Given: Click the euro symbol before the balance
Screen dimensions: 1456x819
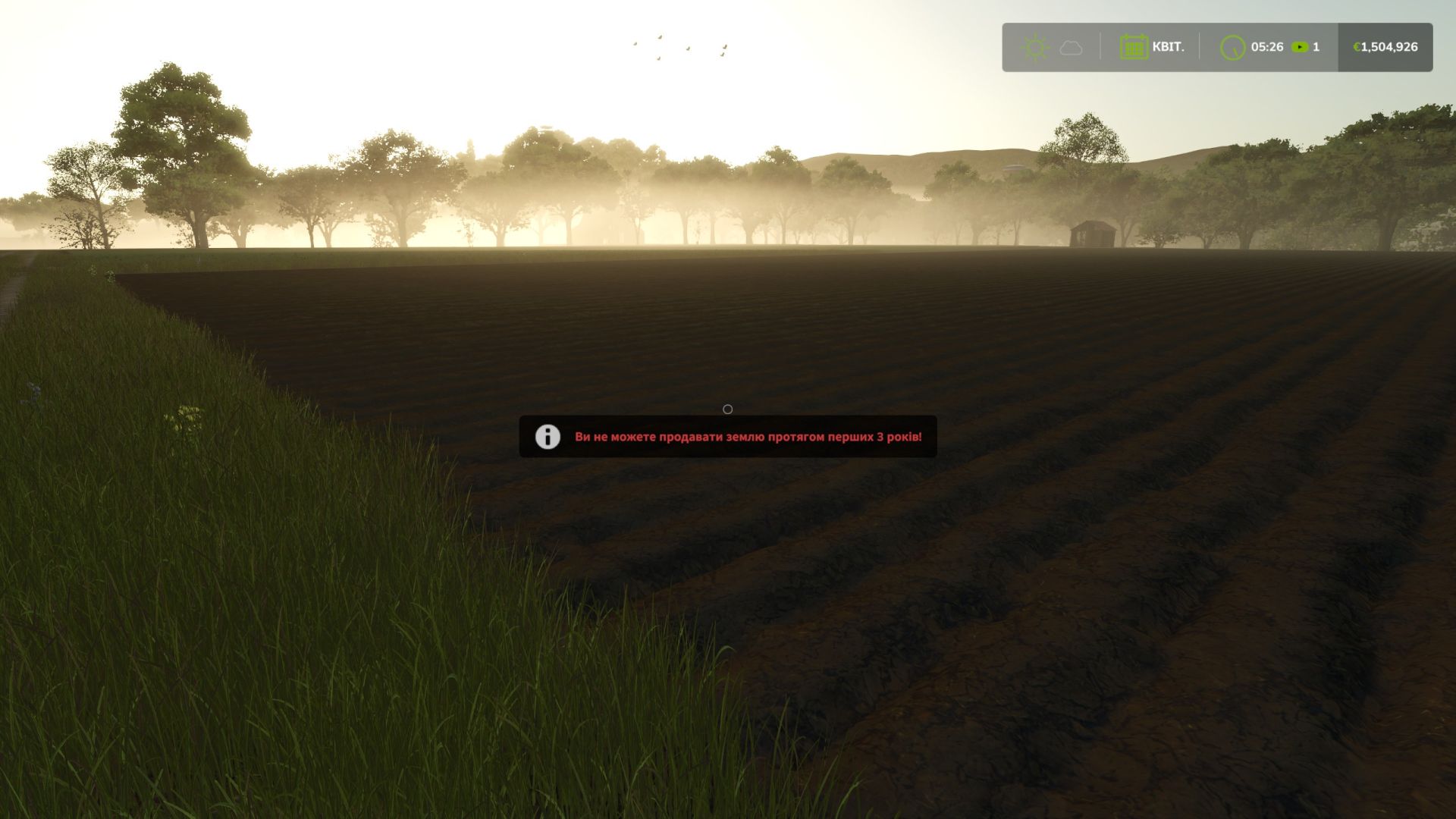Looking at the screenshot, I should 1357,46.
